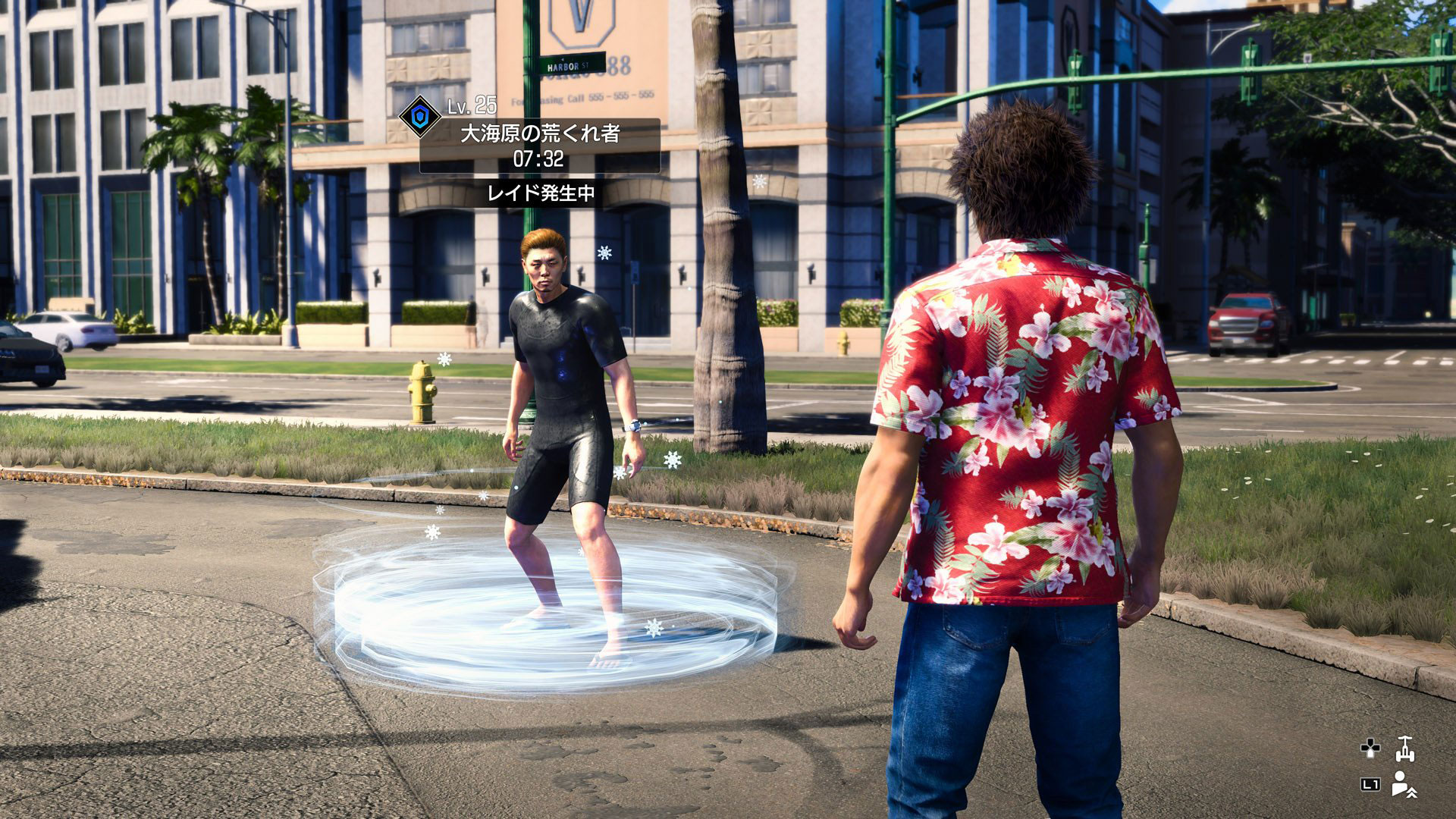Select the 大海原の荒くれ者 raid nameplate
The height and width of the screenshot is (819, 1456).
click(x=540, y=134)
